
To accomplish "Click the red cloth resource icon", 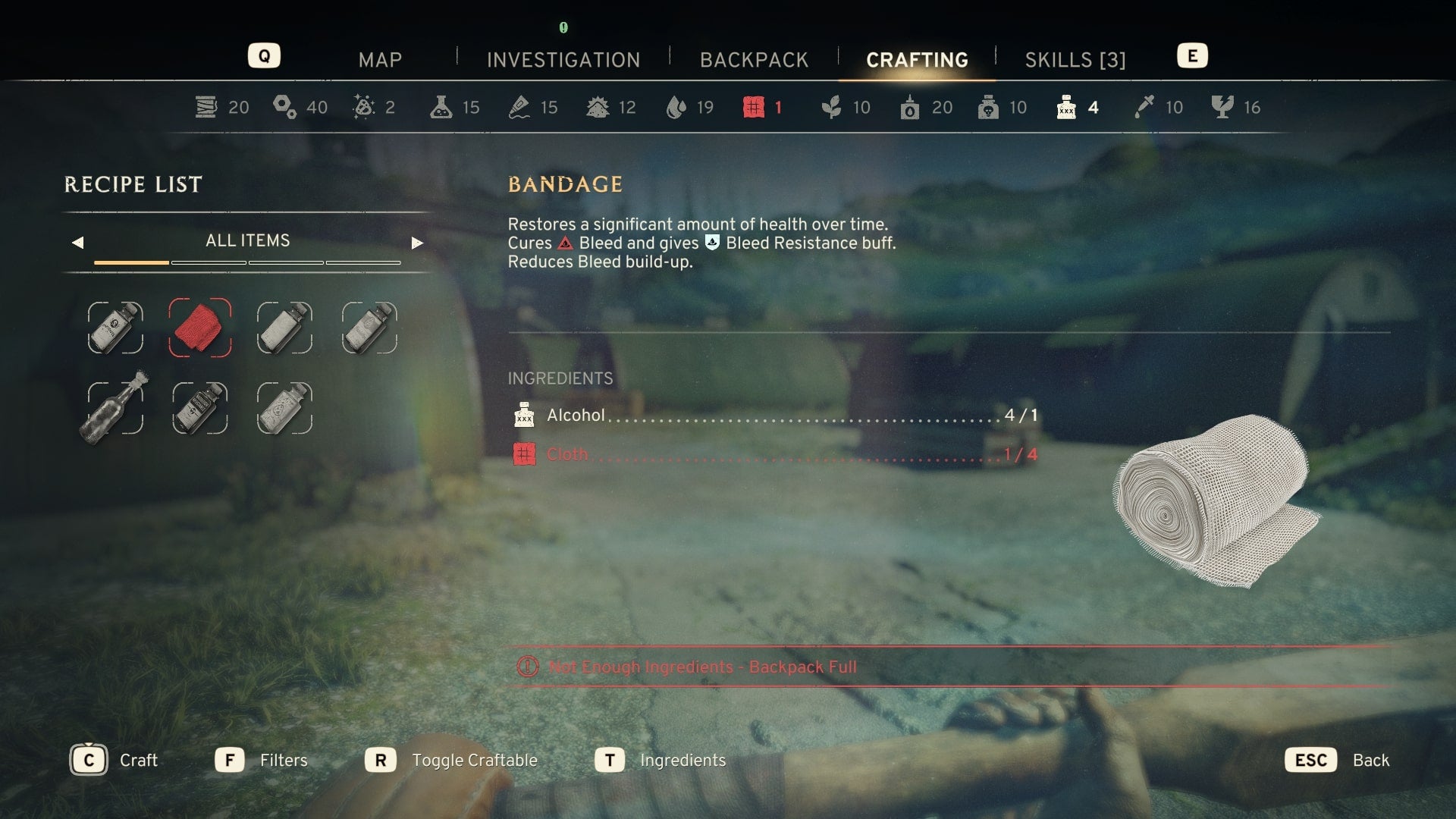I will [753, 107].
